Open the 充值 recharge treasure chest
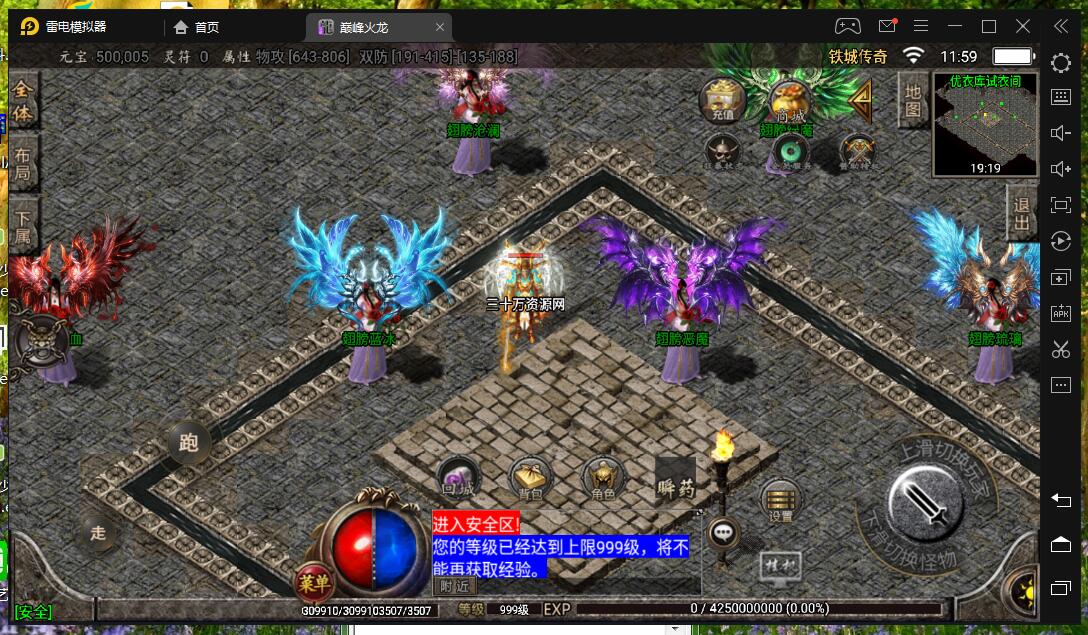Screen dimensions: 1088x635 (x=722, y=100)
